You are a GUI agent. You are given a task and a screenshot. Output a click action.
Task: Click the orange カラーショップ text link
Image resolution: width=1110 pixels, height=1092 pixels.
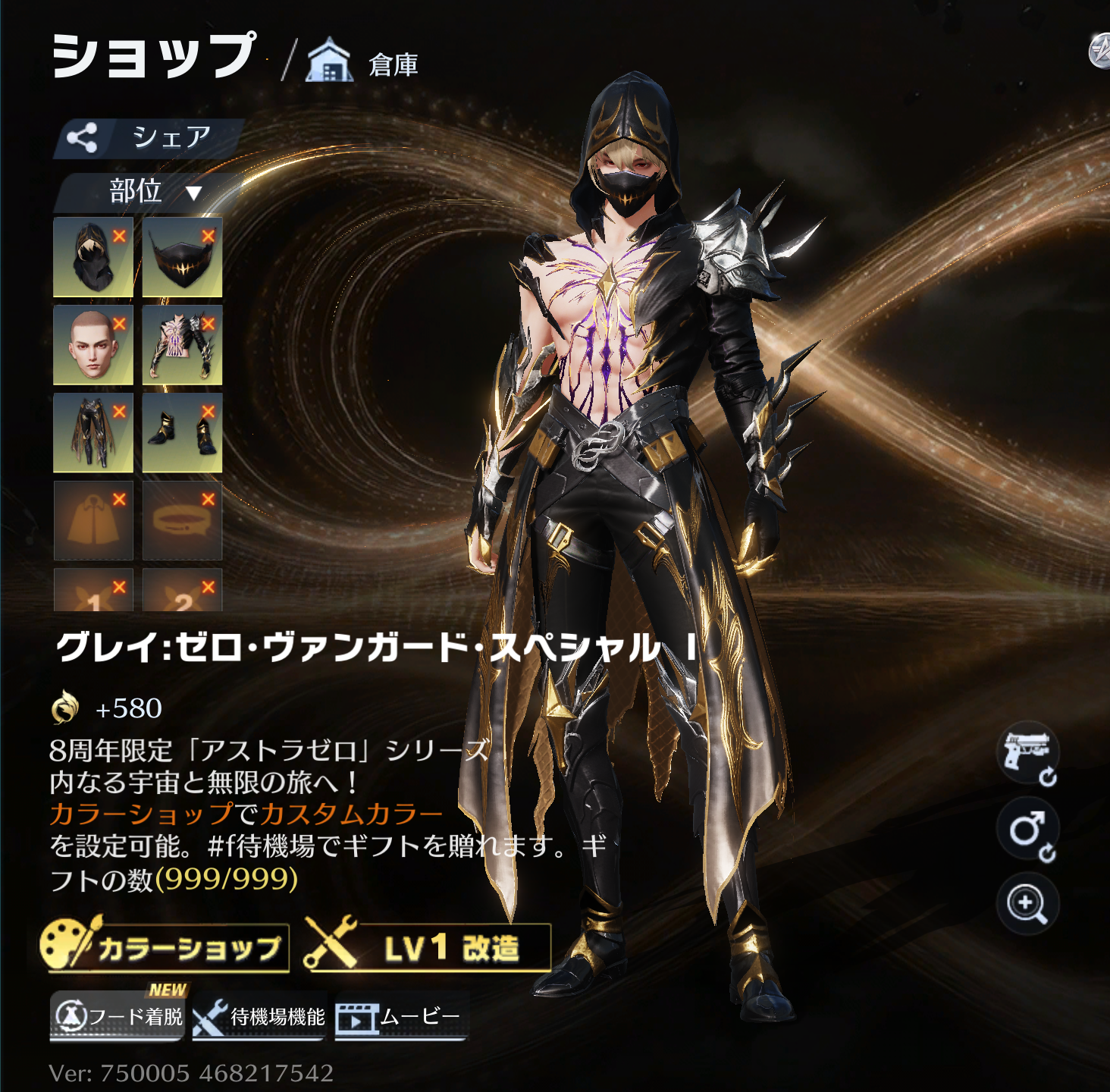point(141,814)
